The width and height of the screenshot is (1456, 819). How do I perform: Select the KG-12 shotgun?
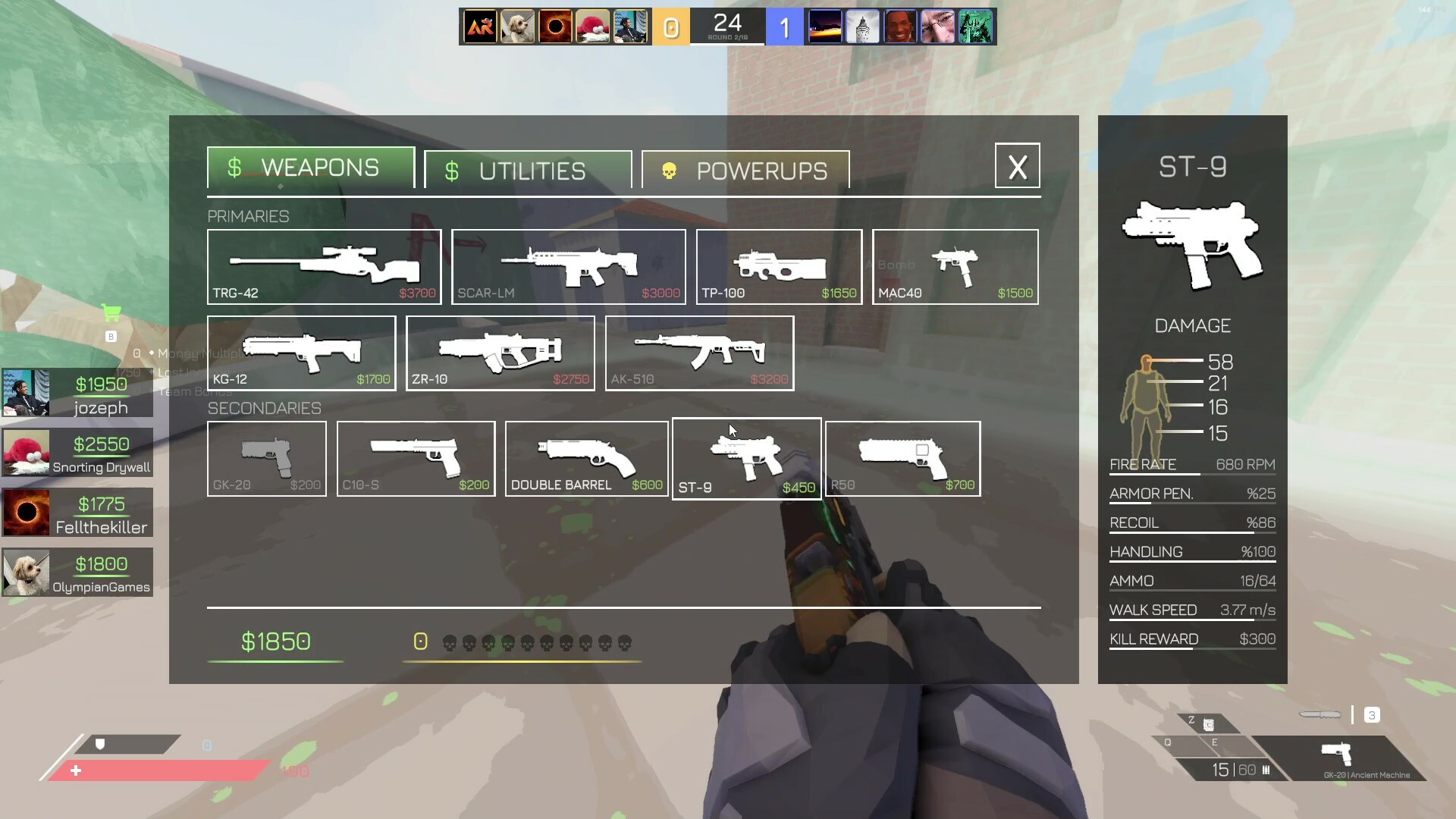click(301, 353)
